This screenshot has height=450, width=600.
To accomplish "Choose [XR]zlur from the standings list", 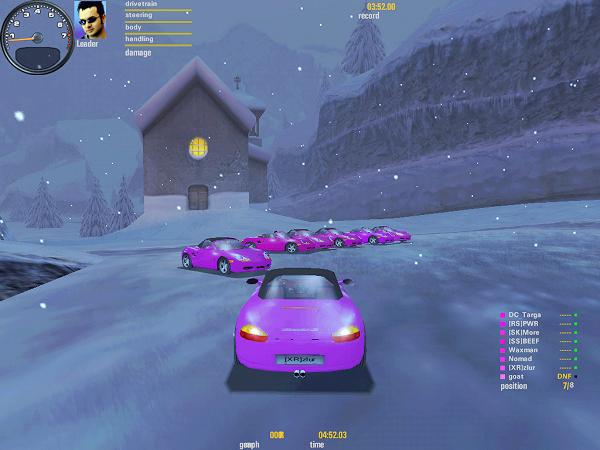I will coord(524,368).
